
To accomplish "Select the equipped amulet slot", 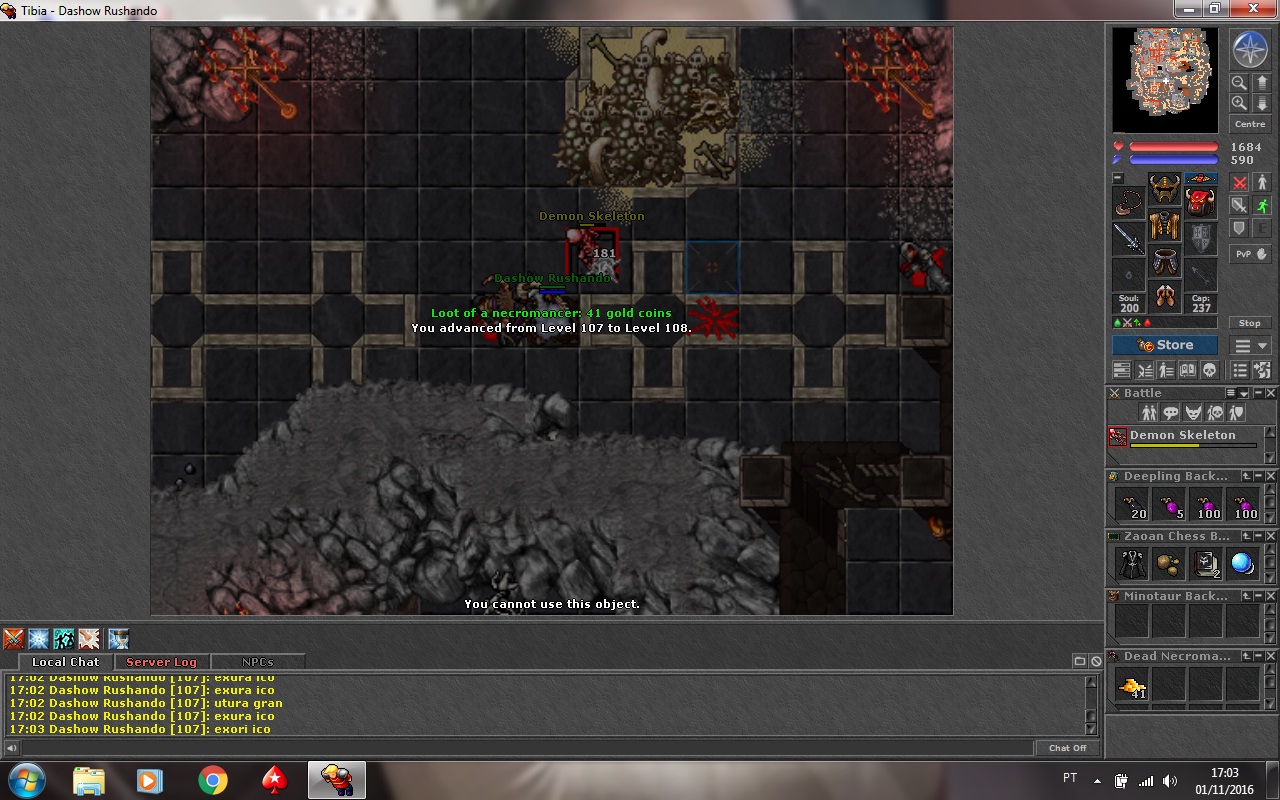I will (x=1129, y=201).
